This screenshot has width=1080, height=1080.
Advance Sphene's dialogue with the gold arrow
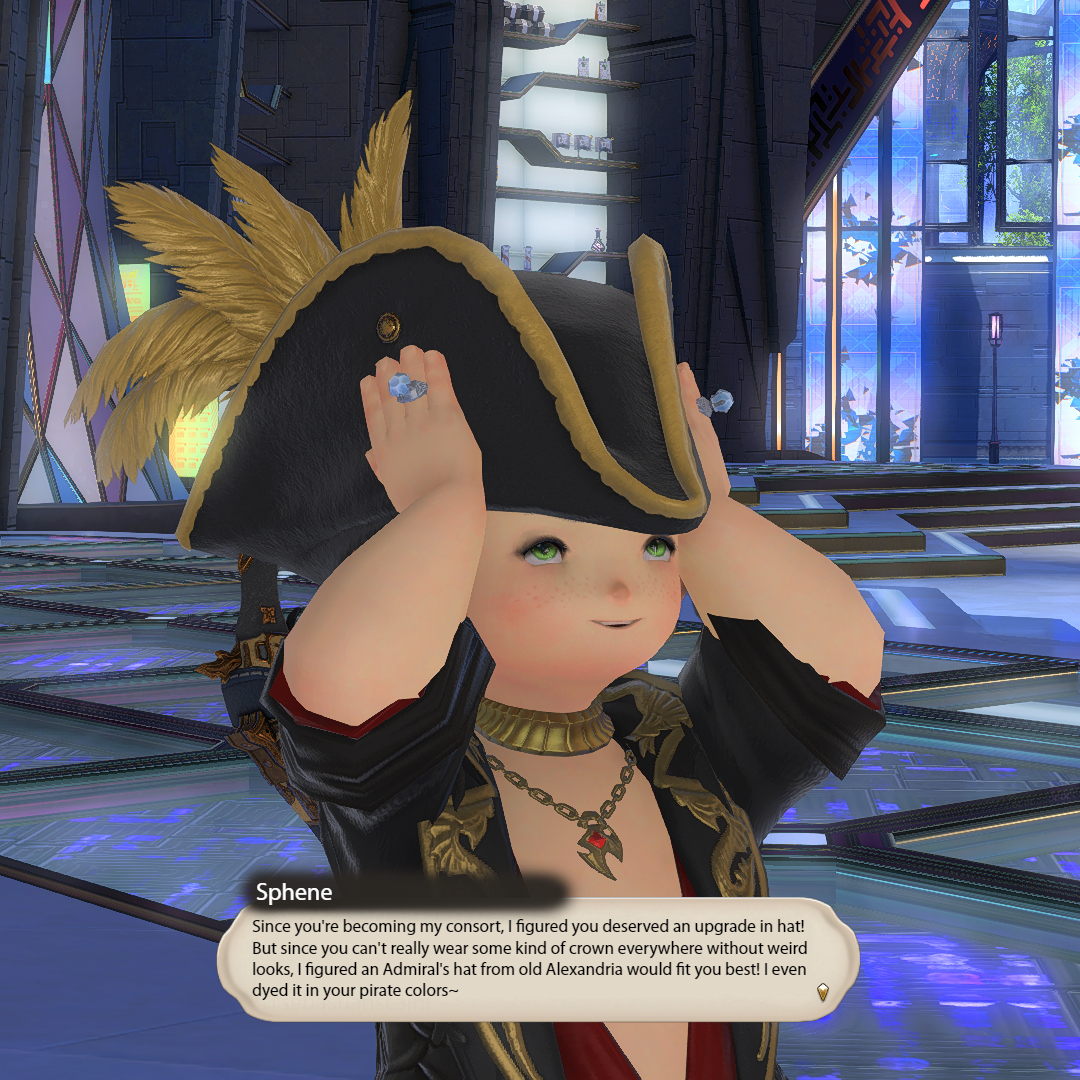pos(822,991)
